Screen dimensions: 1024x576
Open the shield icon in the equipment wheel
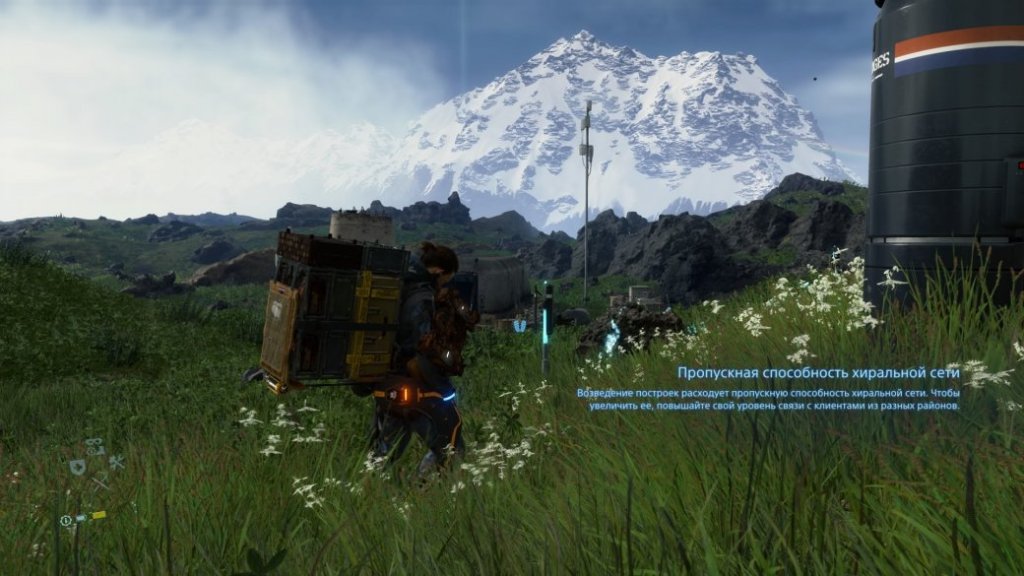point(77,466)
